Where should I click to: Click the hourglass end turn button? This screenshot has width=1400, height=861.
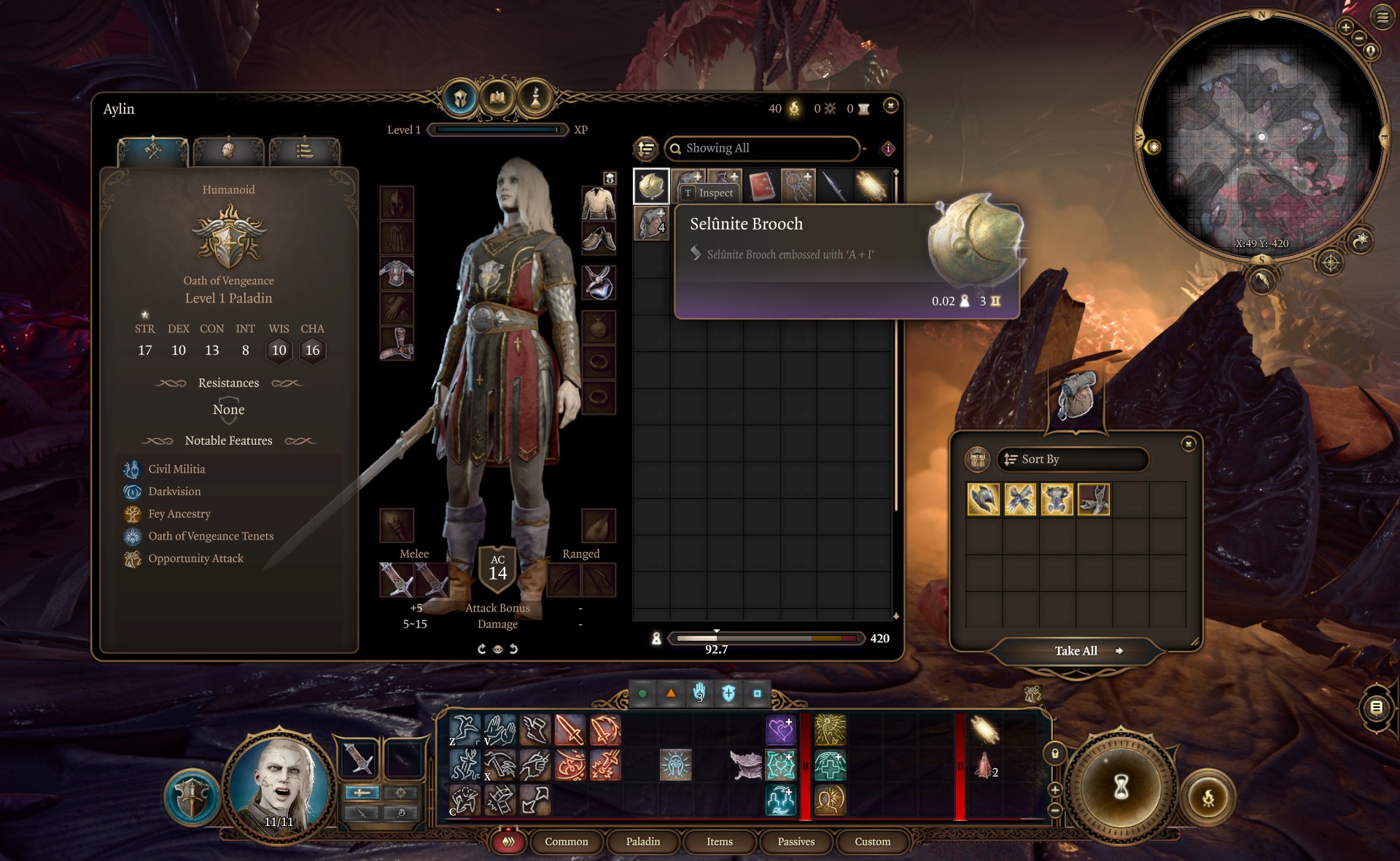tap(1121, 787)
